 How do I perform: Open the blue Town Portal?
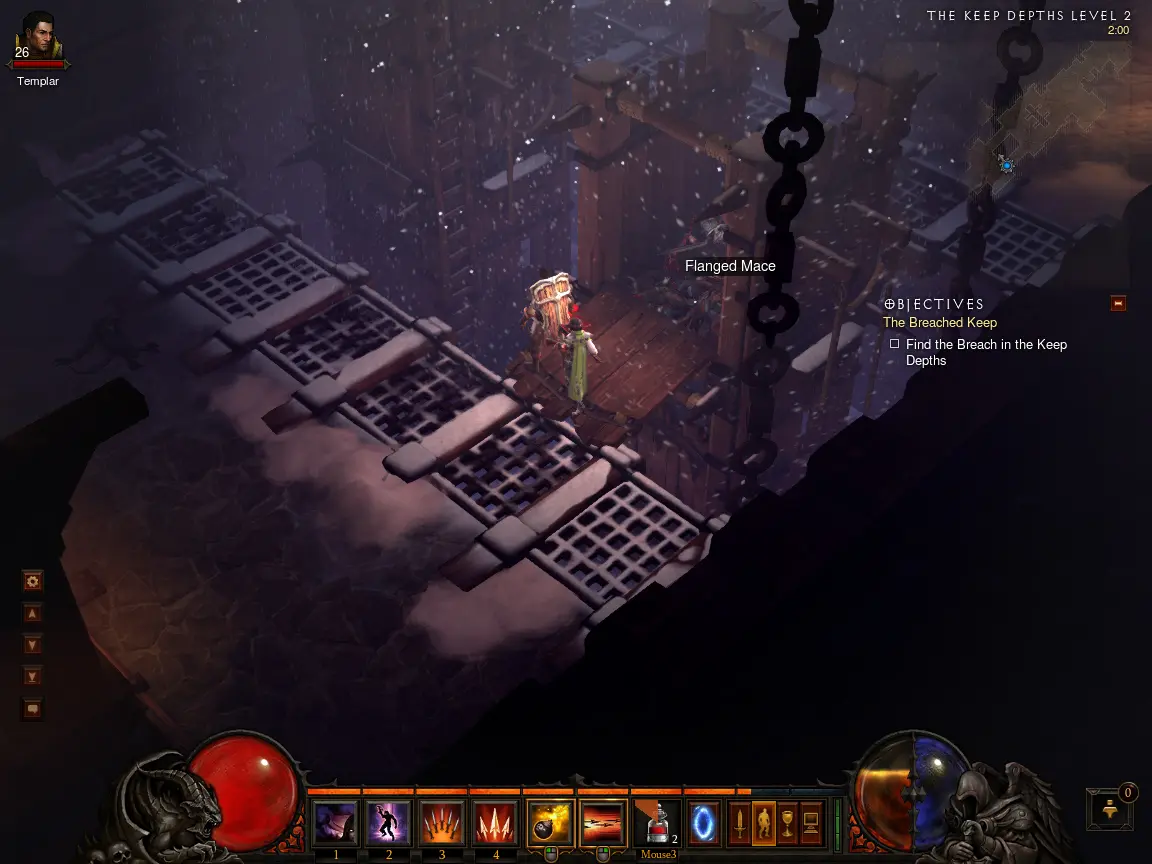click(x=704, y=823)
